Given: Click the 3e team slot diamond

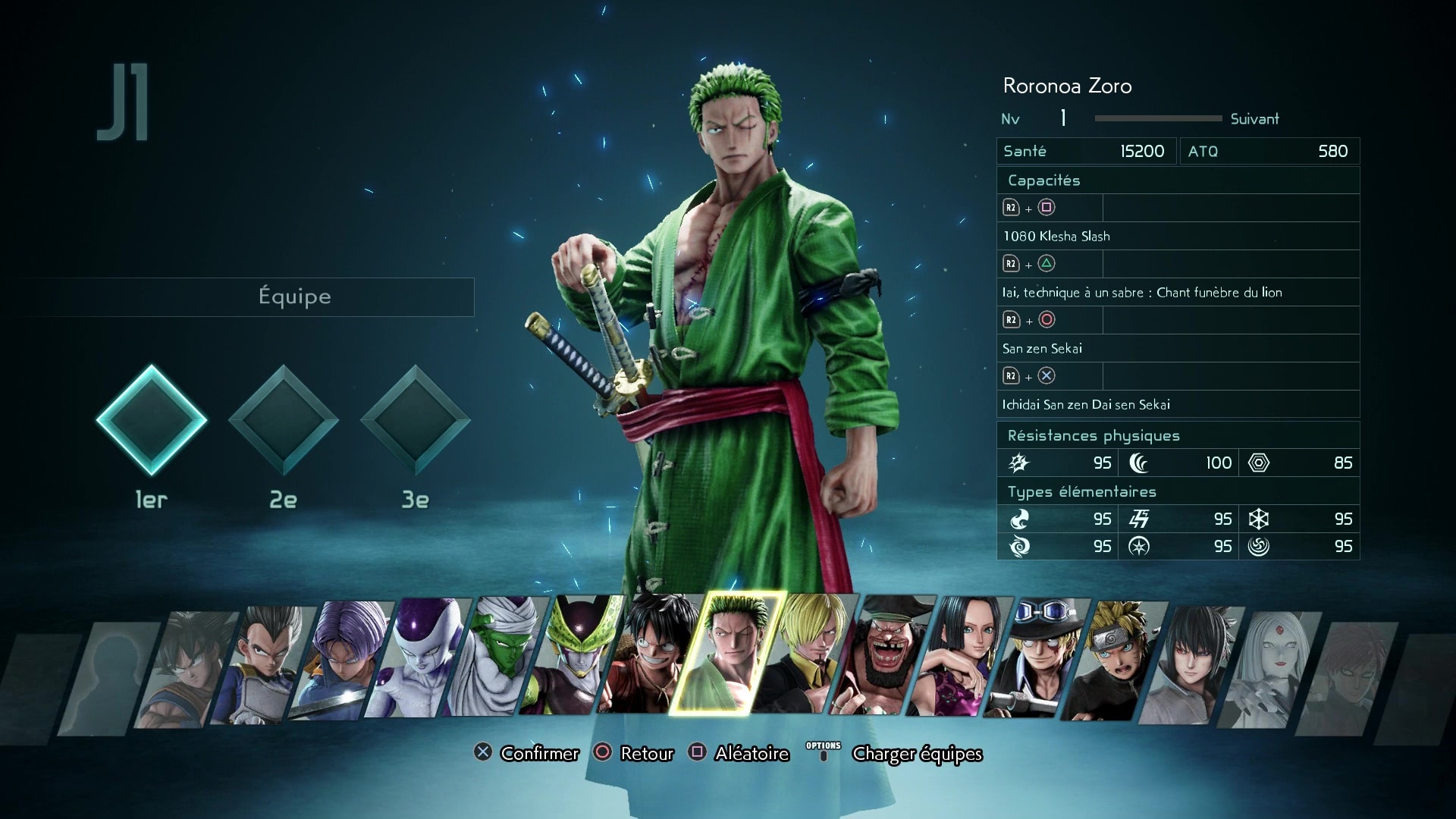Looking at the screenshot, I should [x=416, y=419].
